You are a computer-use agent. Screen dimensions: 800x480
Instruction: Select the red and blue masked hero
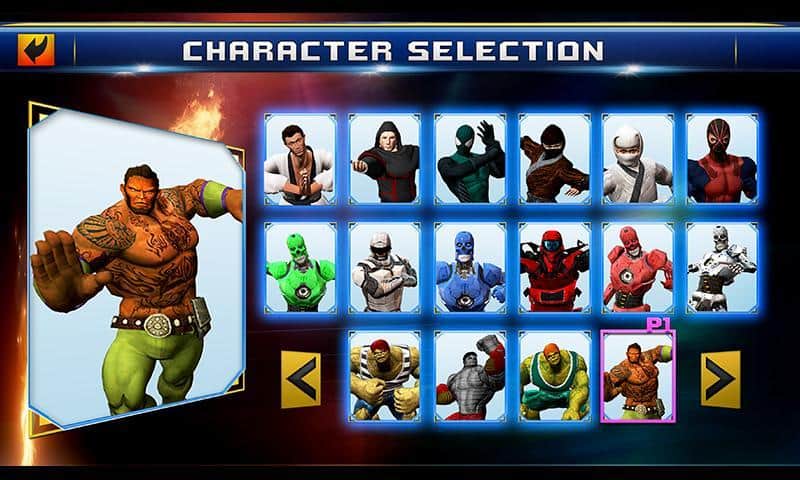[x=721, y=159]
